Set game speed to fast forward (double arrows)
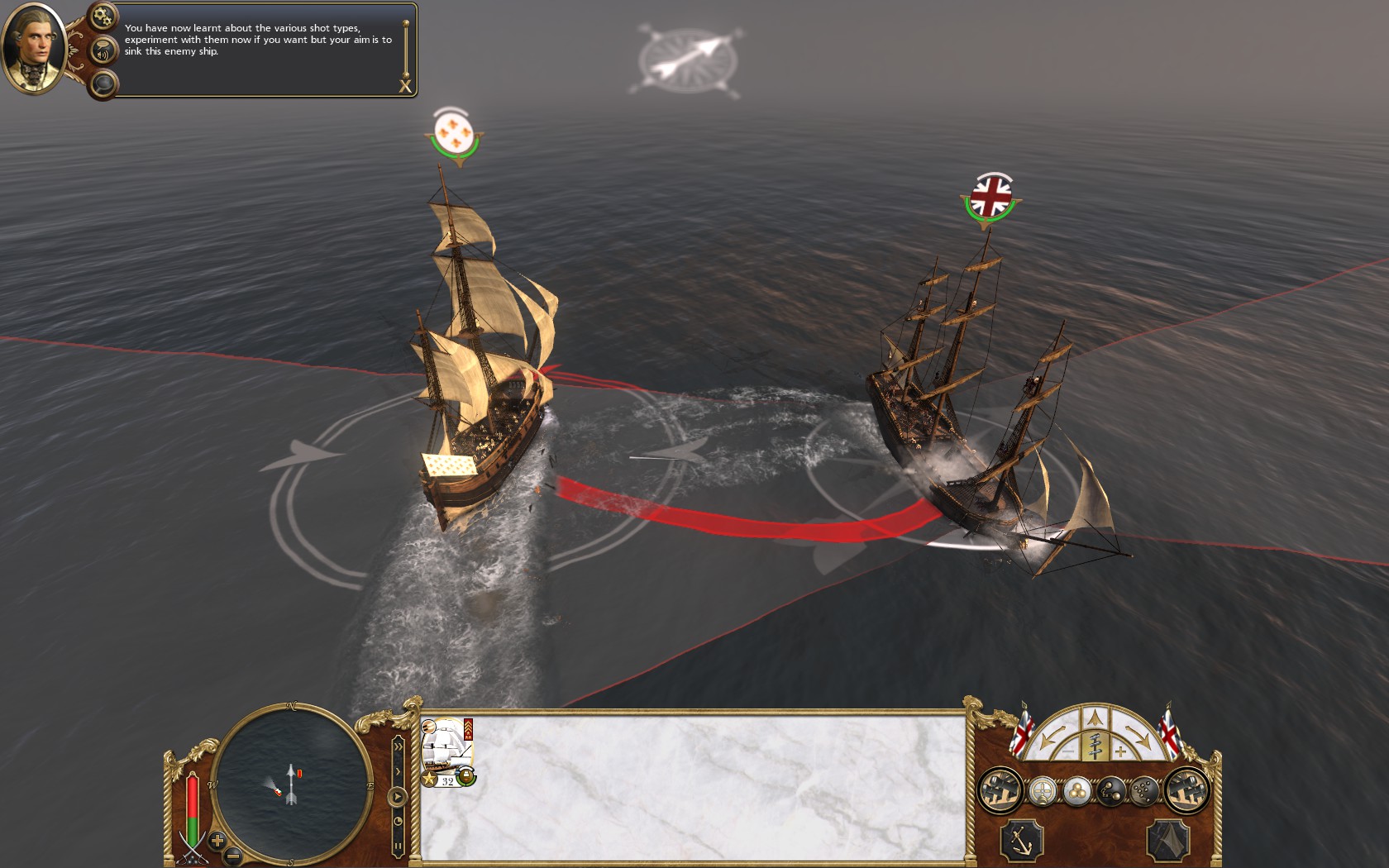 pyautogui.click(x=398, y=747)
